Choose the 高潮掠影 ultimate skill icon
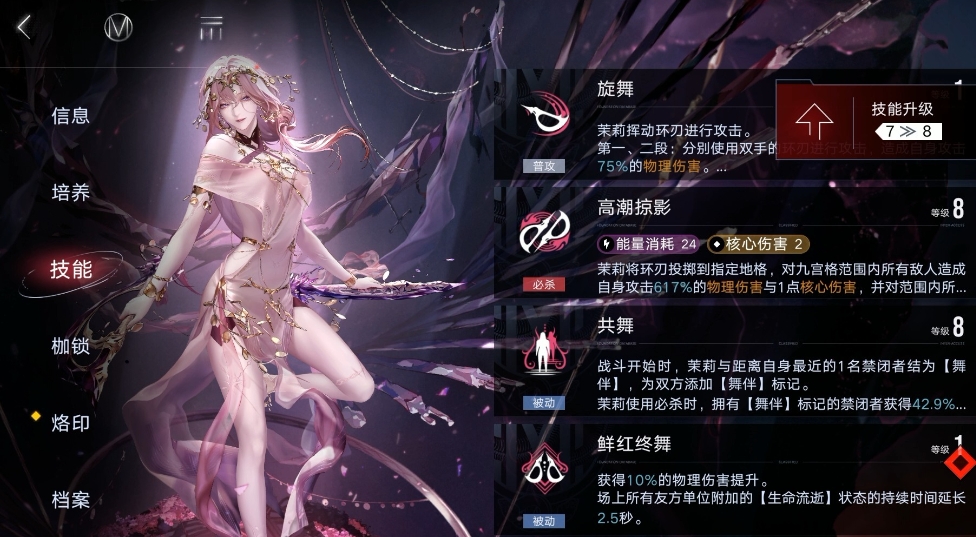The image size is (976, 537). coord(543,234)
